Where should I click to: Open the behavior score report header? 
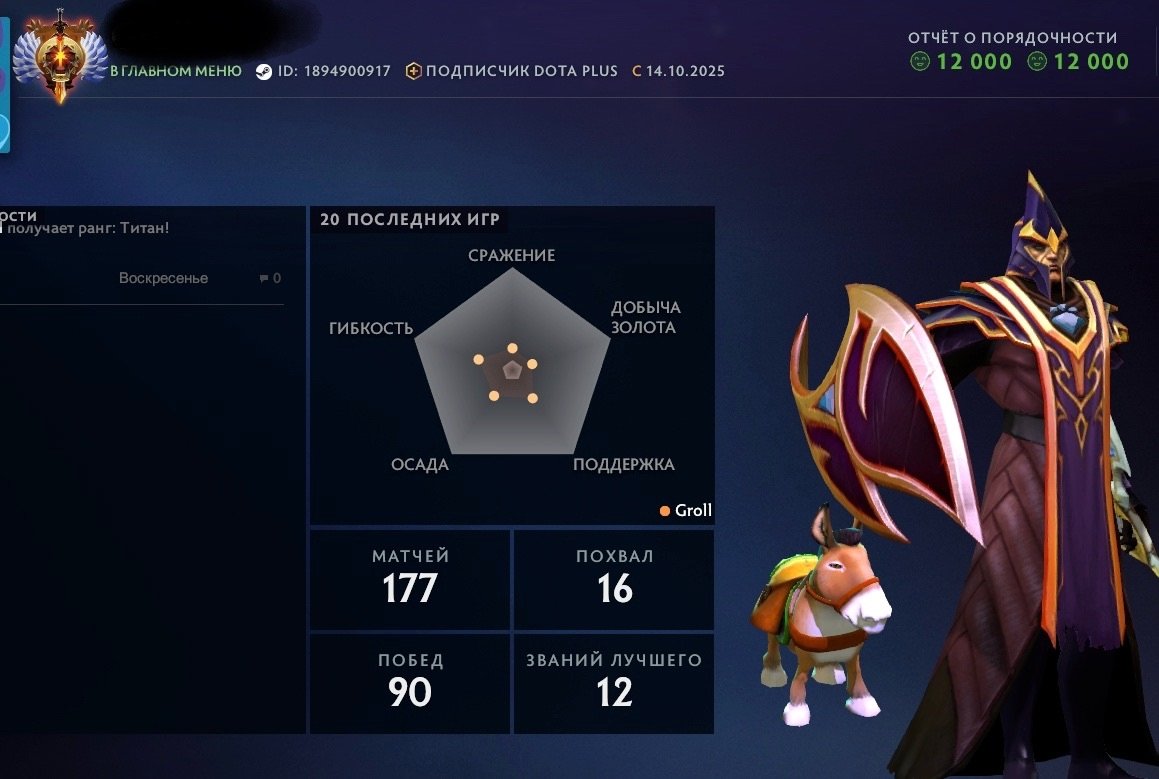(x=1012, y=38)
